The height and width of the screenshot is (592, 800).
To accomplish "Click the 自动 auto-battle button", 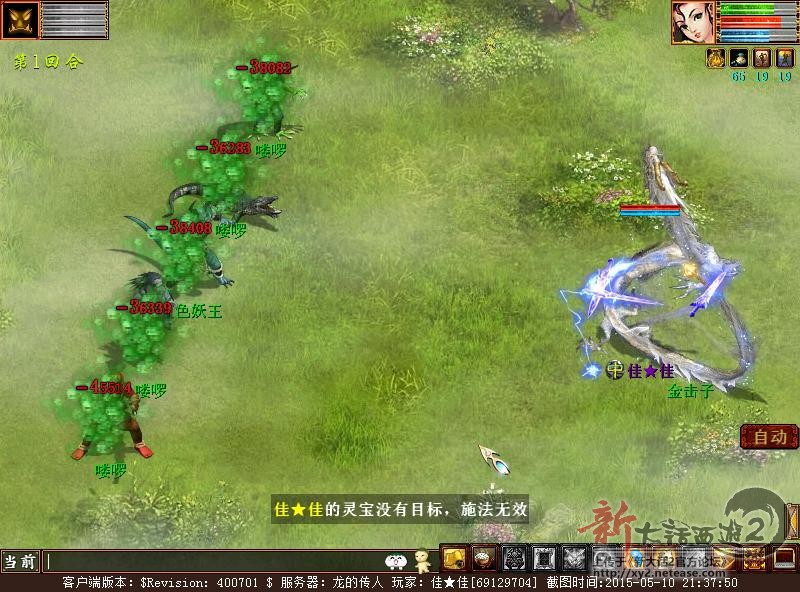I will (x=769, y=437).
